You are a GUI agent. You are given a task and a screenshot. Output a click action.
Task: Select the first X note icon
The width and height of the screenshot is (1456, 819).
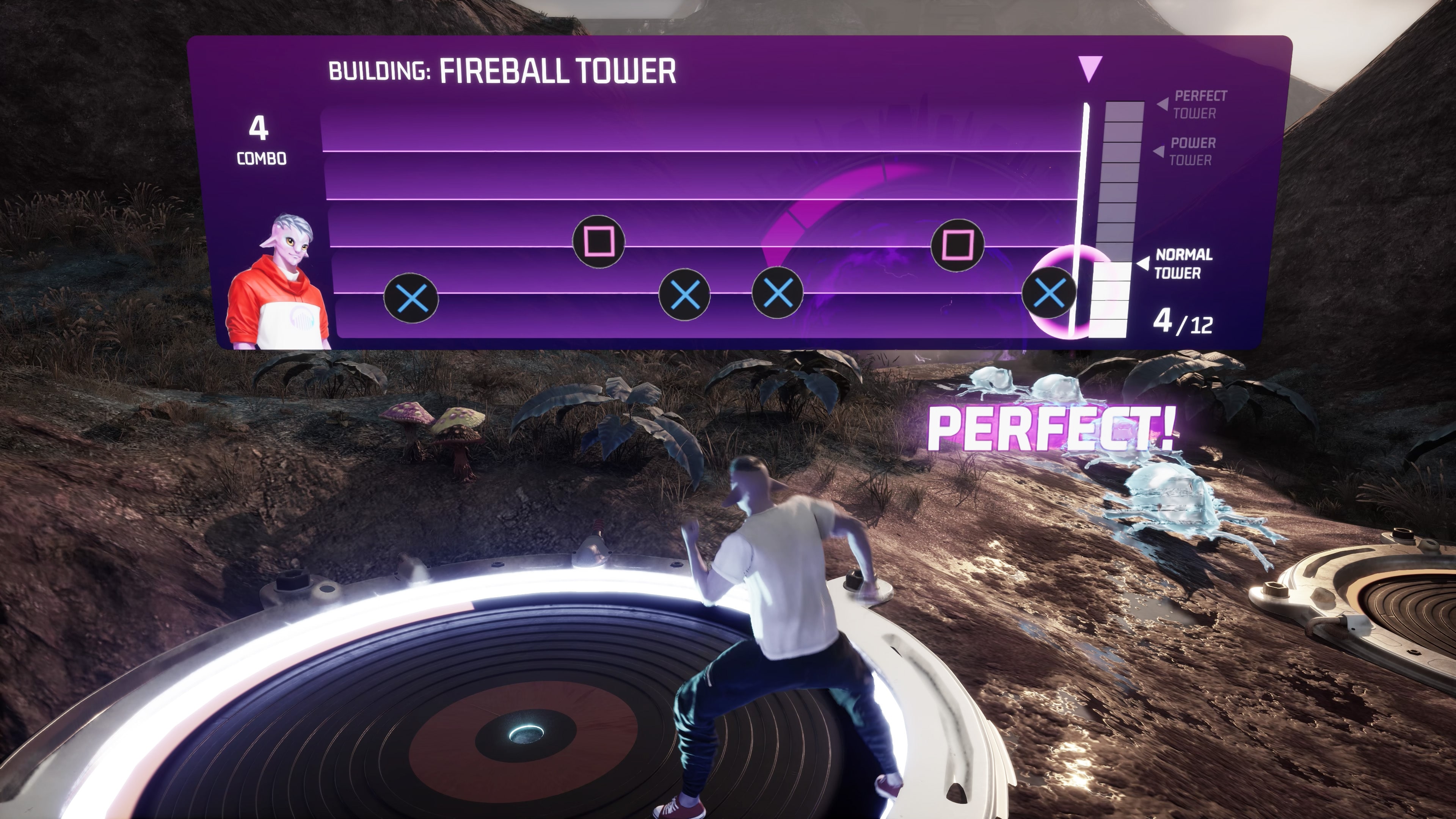click(411, 298)
